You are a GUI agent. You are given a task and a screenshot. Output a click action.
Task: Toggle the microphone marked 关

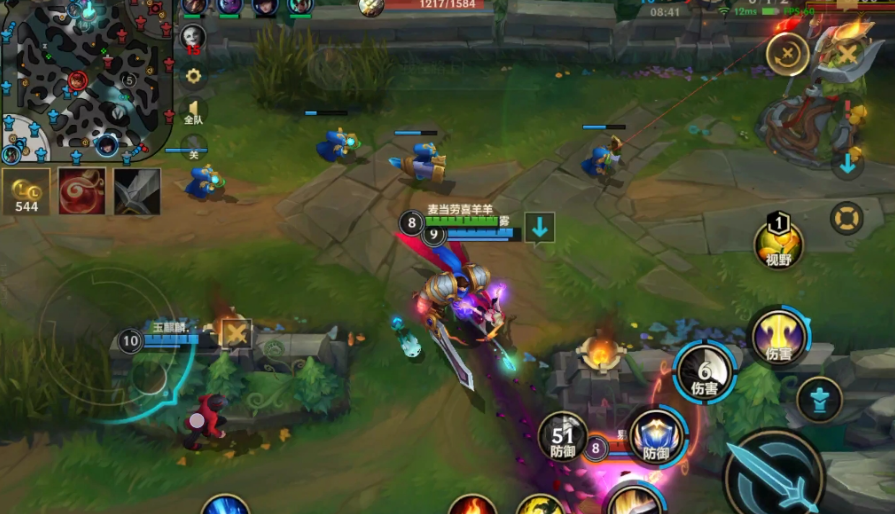point(193,147)
